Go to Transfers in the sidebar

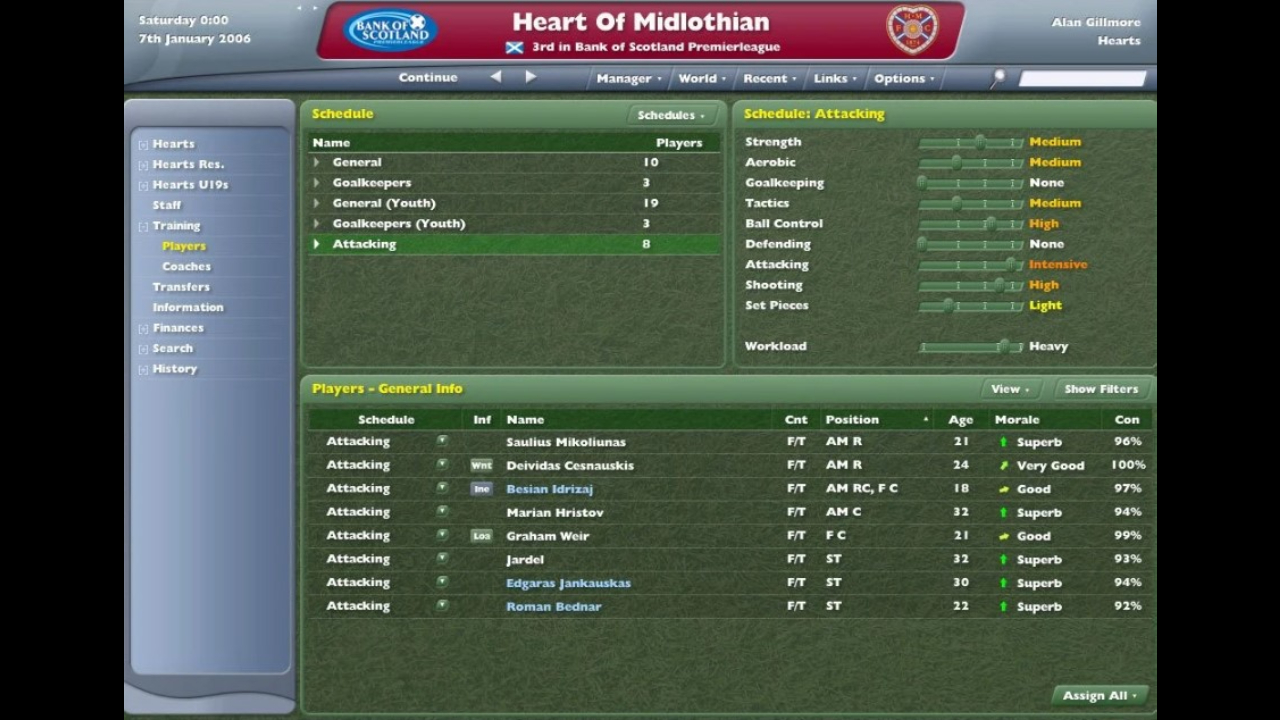181,287
